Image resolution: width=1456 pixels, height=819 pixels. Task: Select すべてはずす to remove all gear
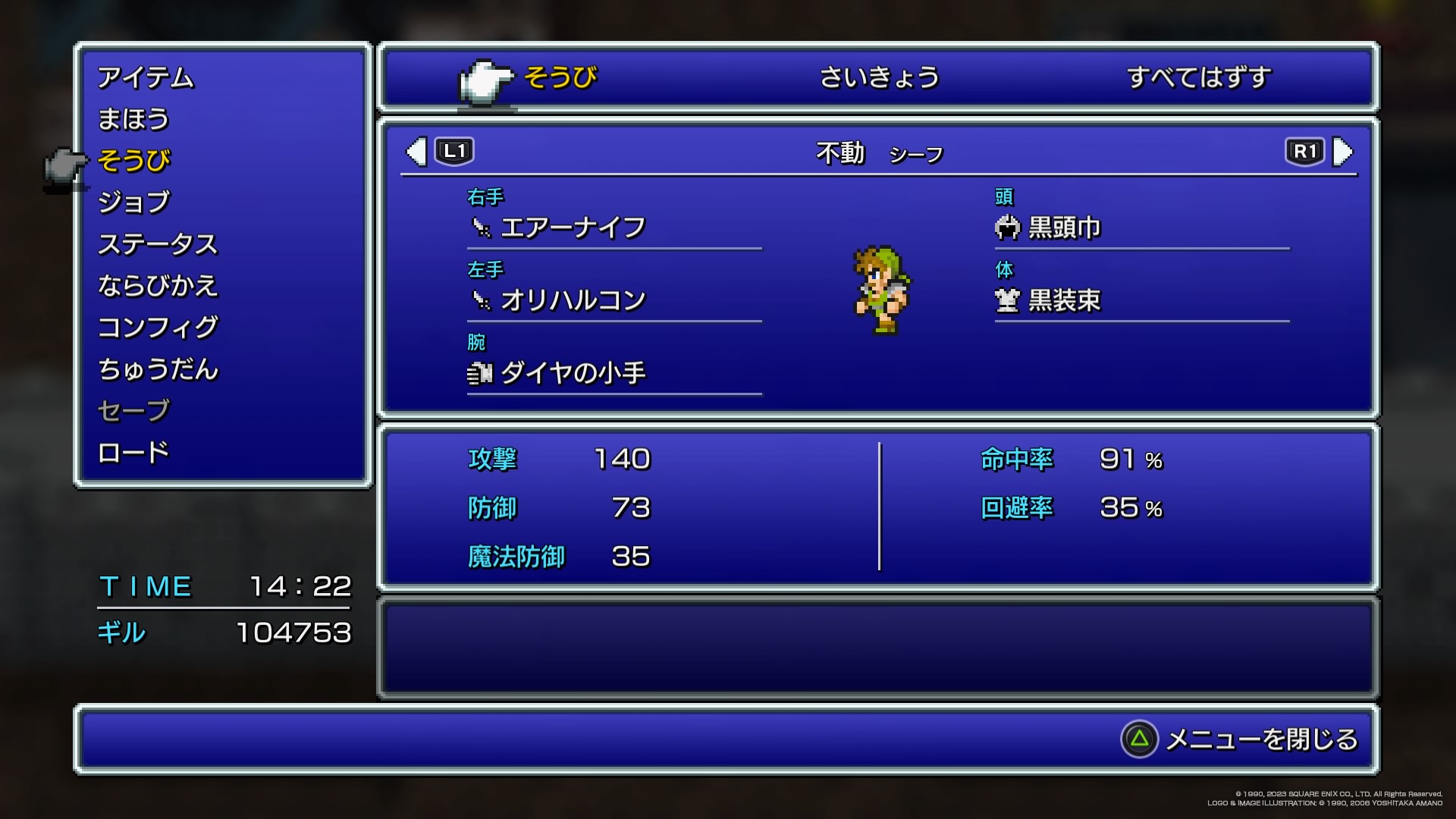click(x=1198, y=77)
